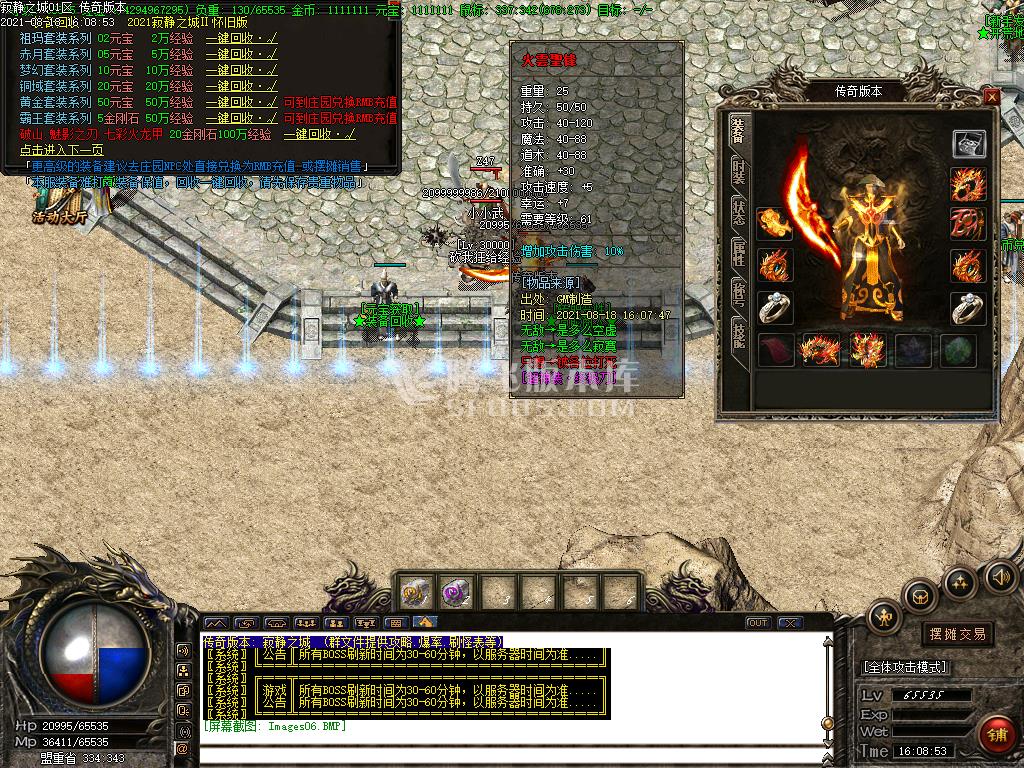Use the purple scroll in the hotbar

click(x=456, y=592)
